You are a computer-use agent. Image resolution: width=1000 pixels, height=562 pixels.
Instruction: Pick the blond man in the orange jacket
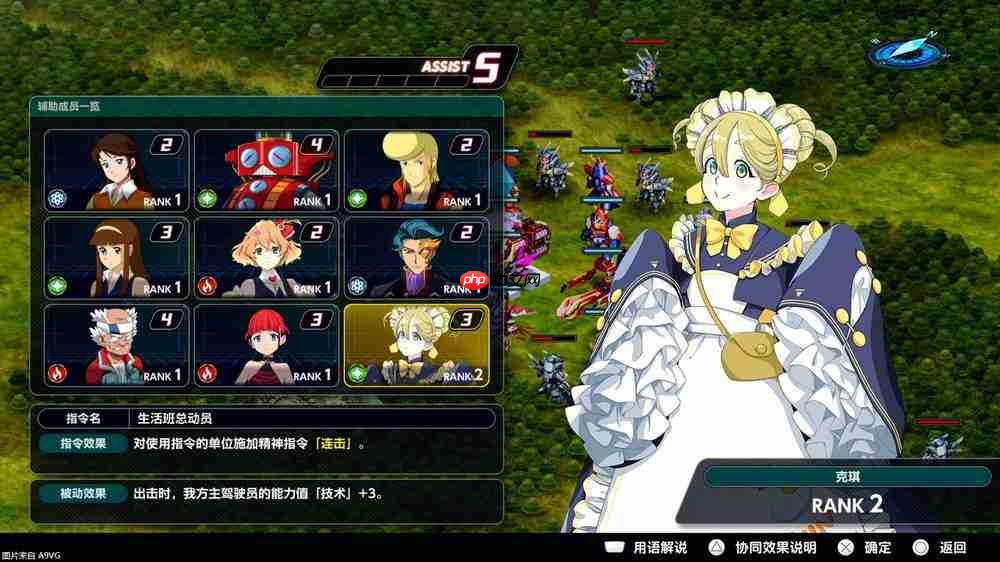click(416, 170)
